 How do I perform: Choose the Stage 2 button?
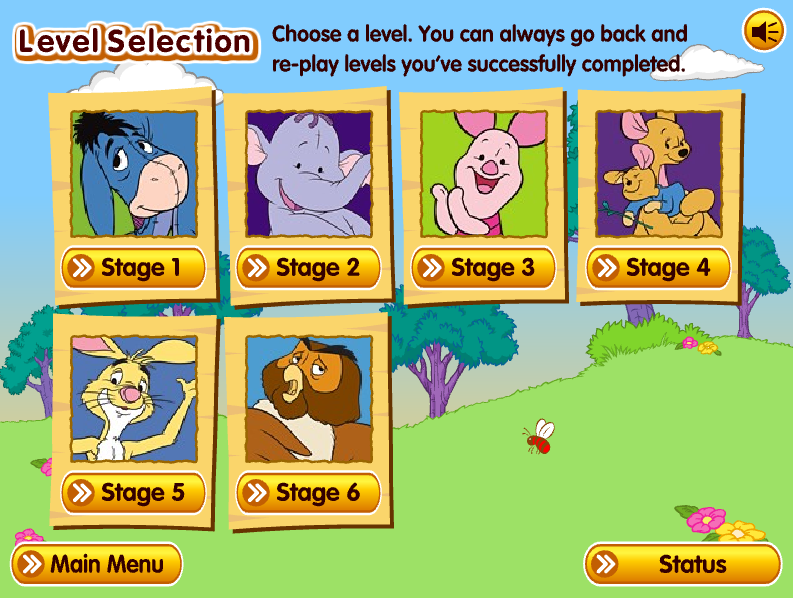point(308,268)
